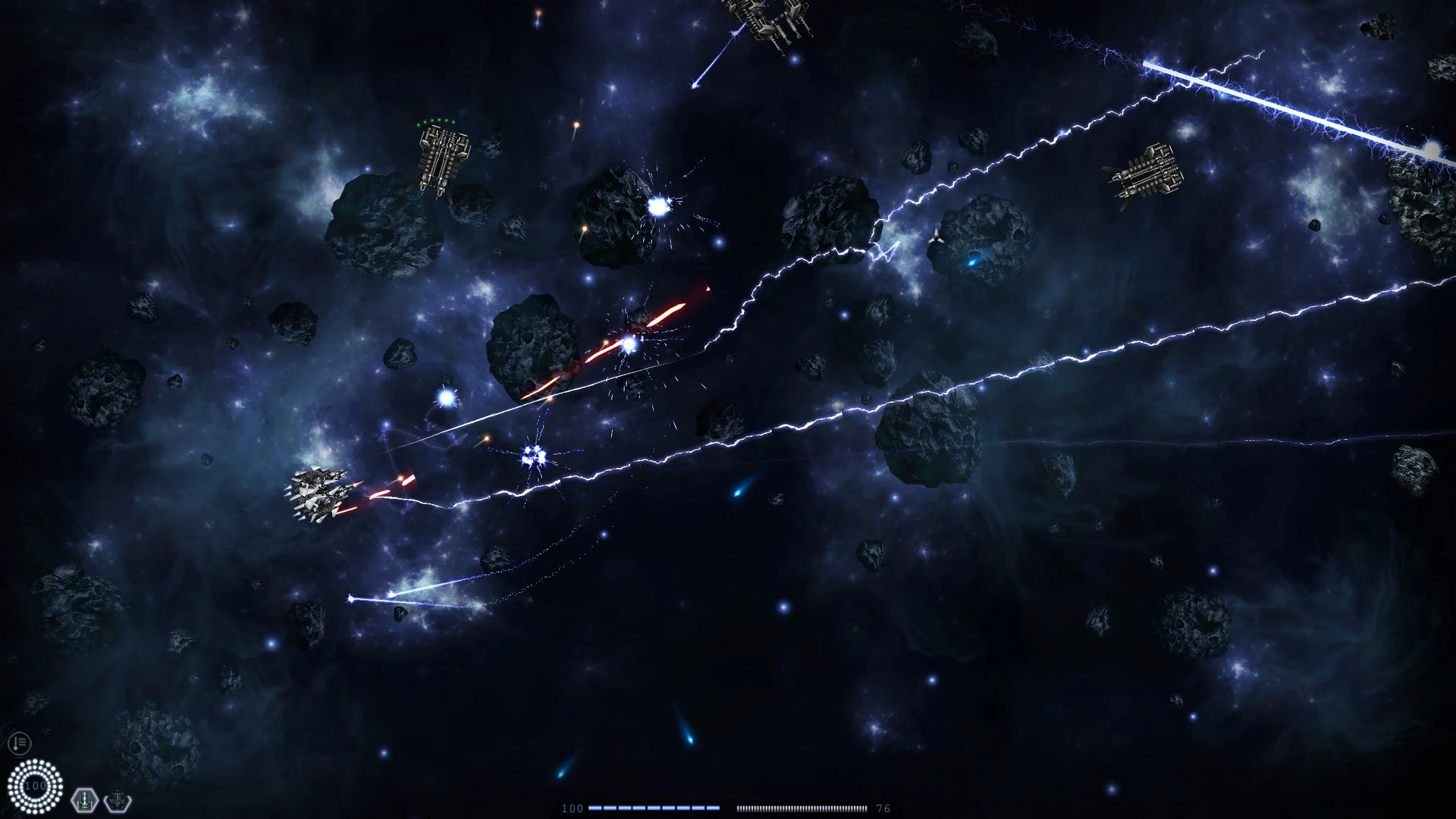Screen dimensions: 1456x819
Task: Click the first hexagonal ship ability icon
Action: click(x=85, y=802)
